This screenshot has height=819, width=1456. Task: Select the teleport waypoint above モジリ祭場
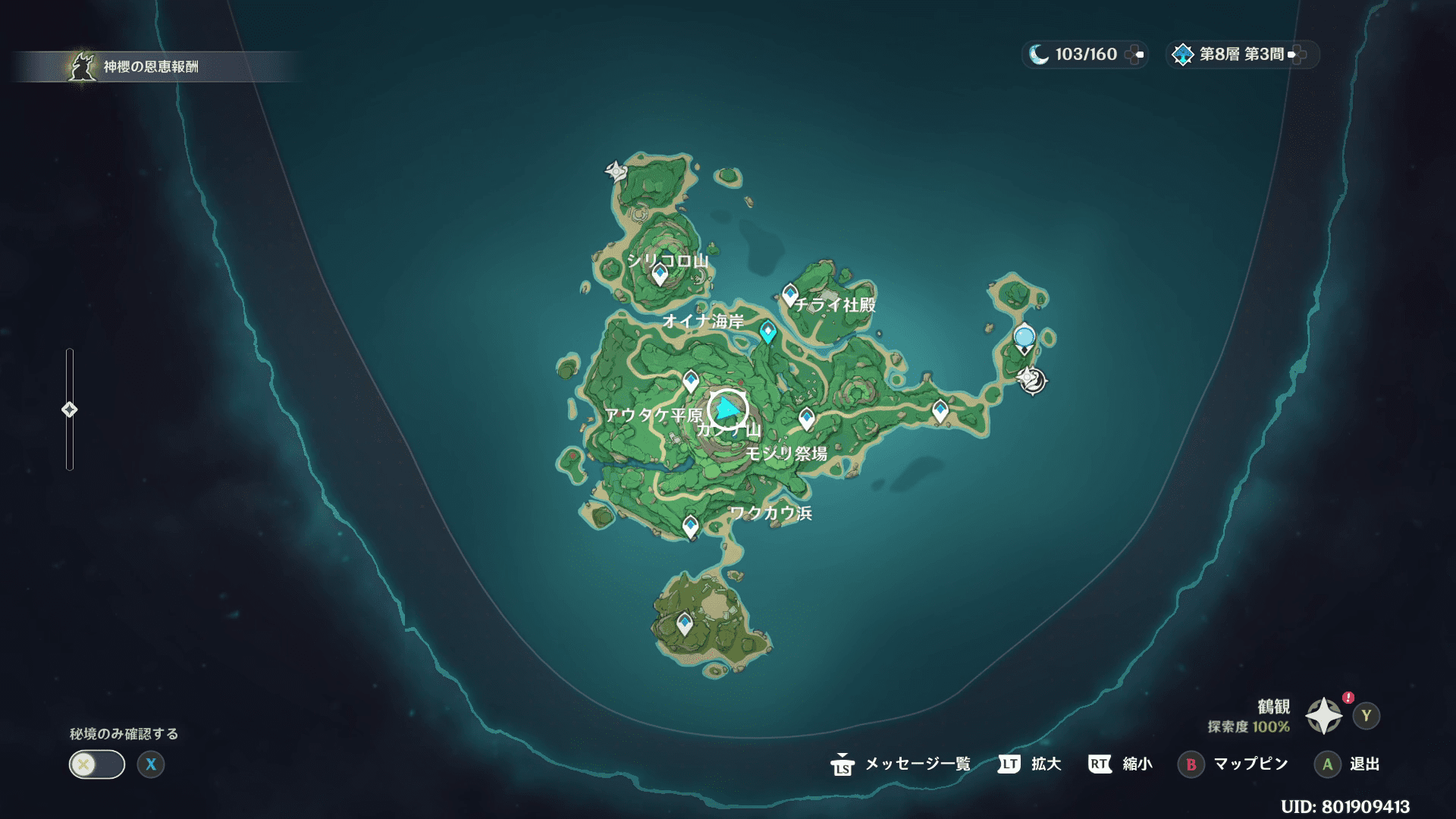pos(807,418)
